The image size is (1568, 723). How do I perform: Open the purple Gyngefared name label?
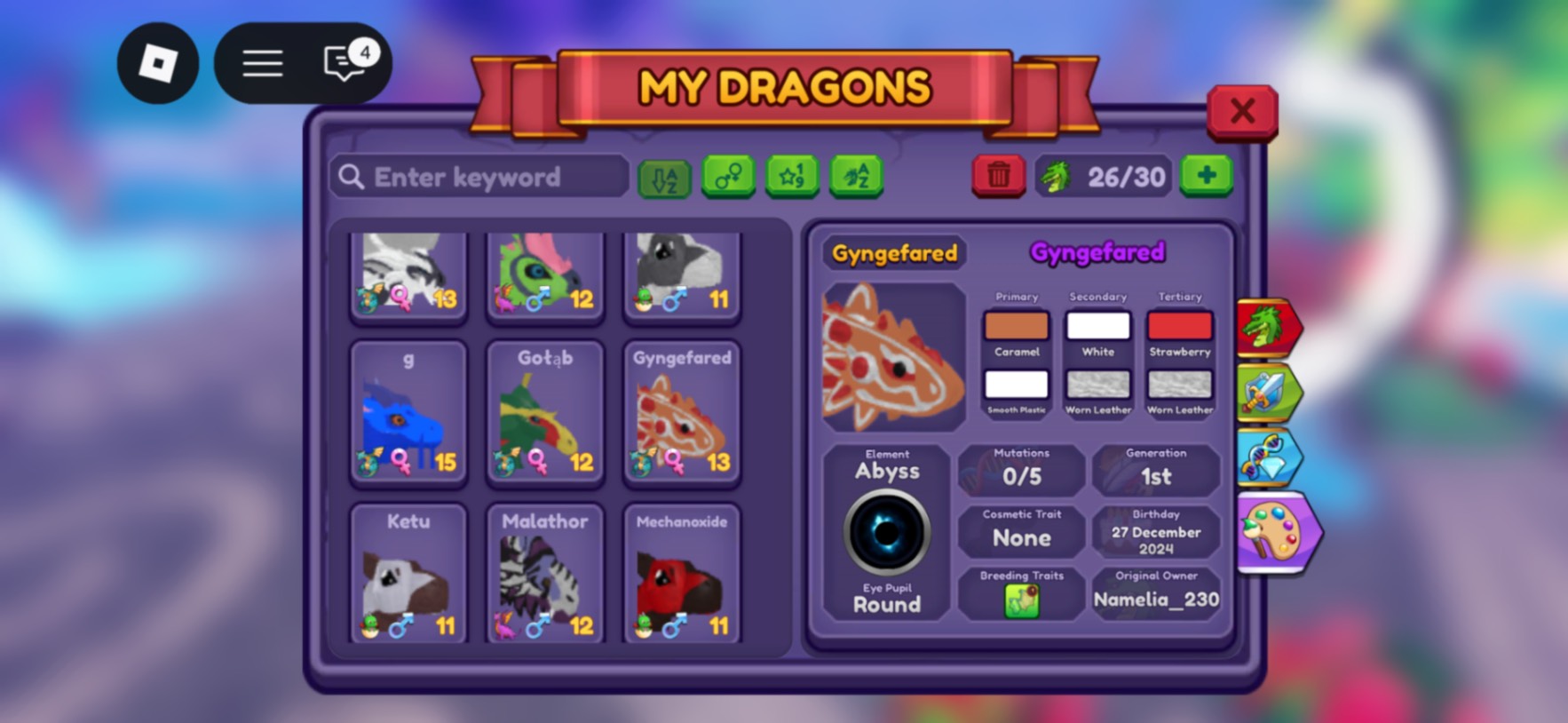[x=1099, y=251]
